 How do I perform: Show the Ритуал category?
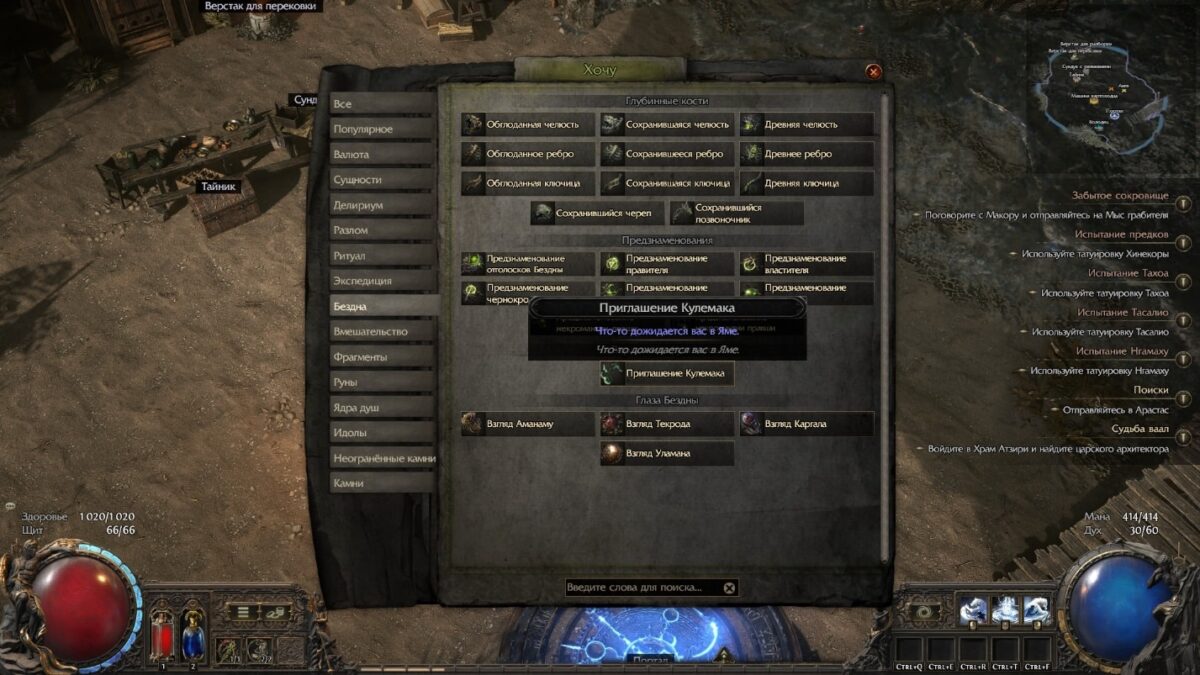pos(384,256)
